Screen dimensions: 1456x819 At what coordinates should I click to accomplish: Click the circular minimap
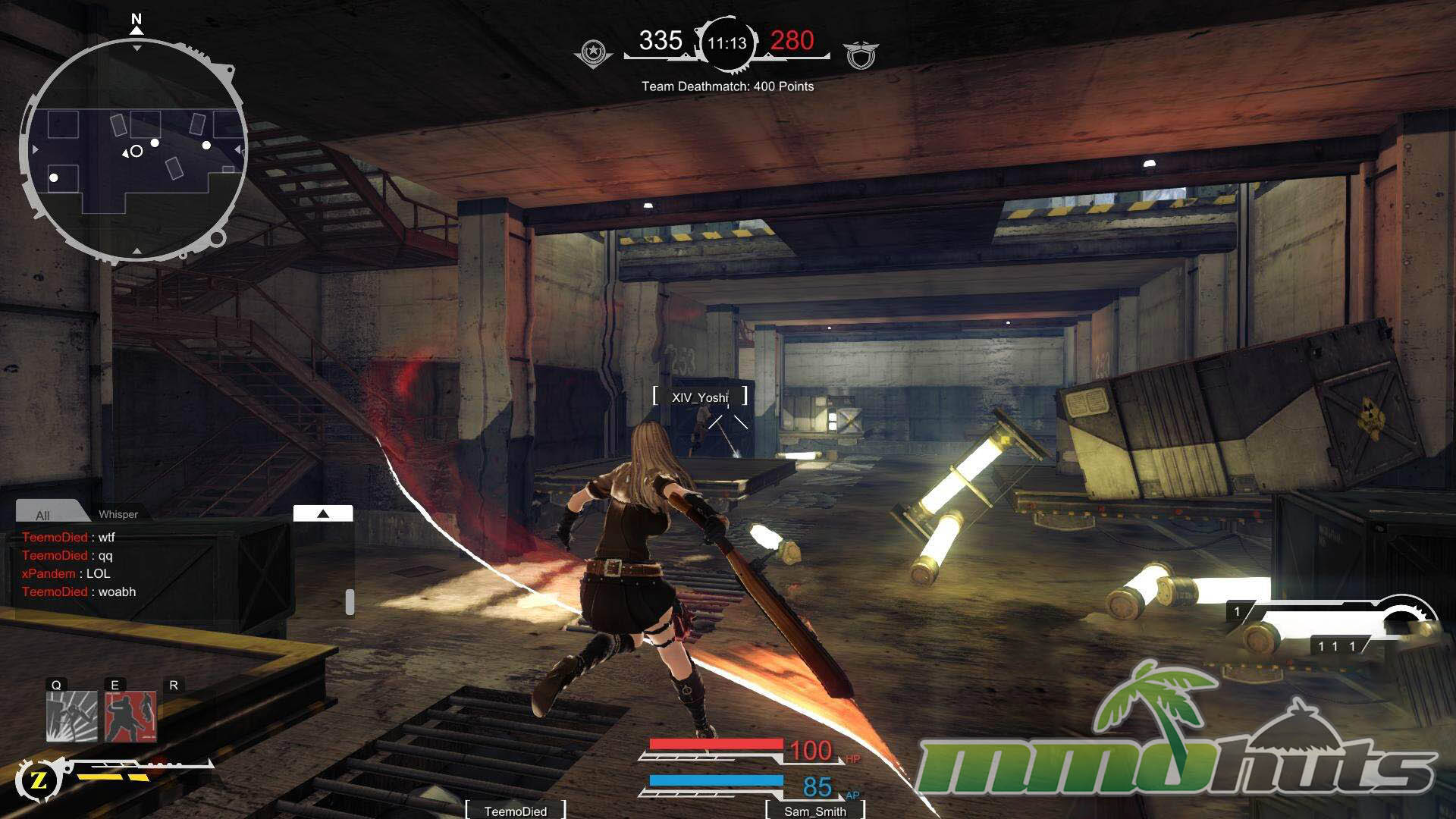pyautogui.click(x=133, y=150)
